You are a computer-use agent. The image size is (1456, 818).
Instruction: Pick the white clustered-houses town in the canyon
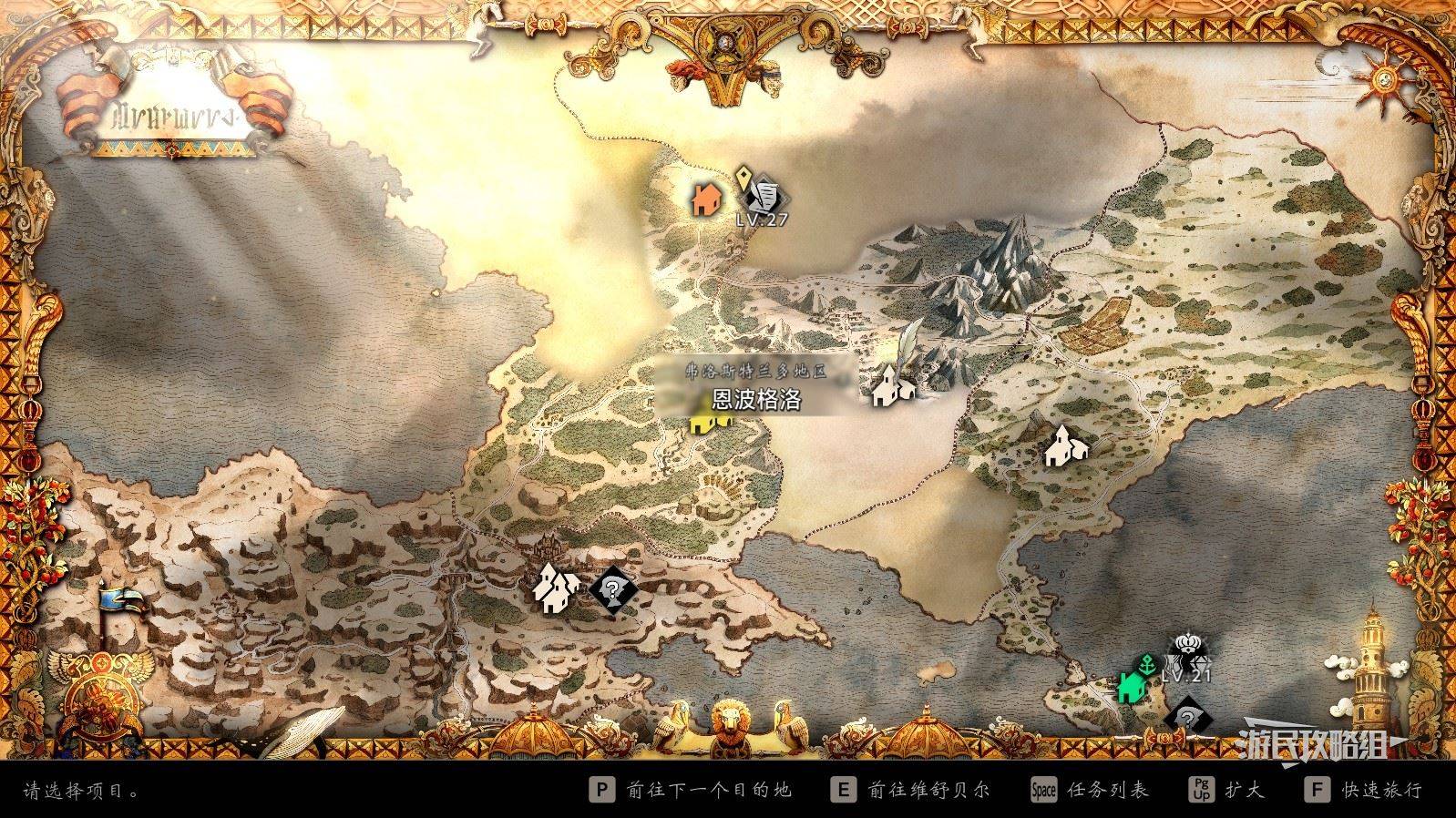click(x=555, y=587)
